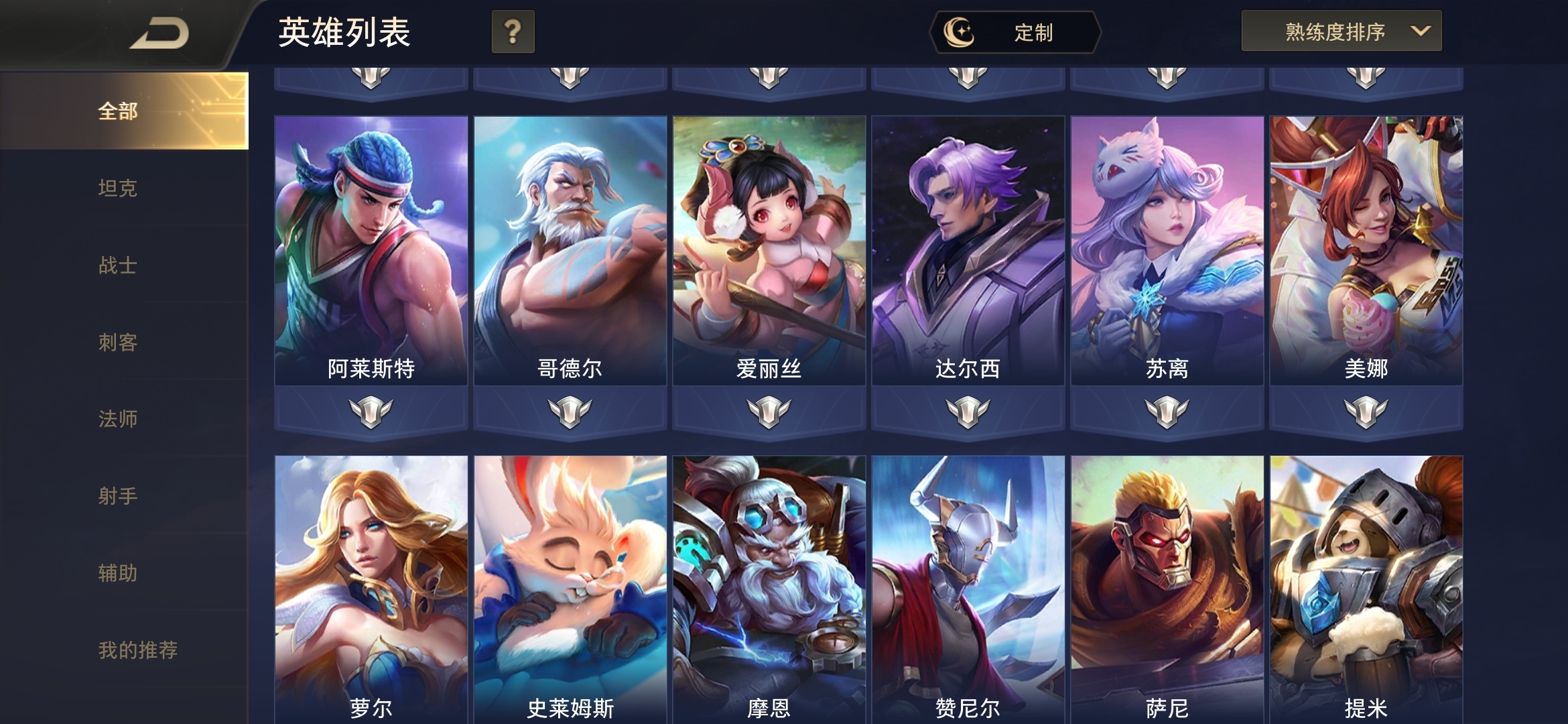Click the chevron next to 熟练度排序

(1420, 29)
